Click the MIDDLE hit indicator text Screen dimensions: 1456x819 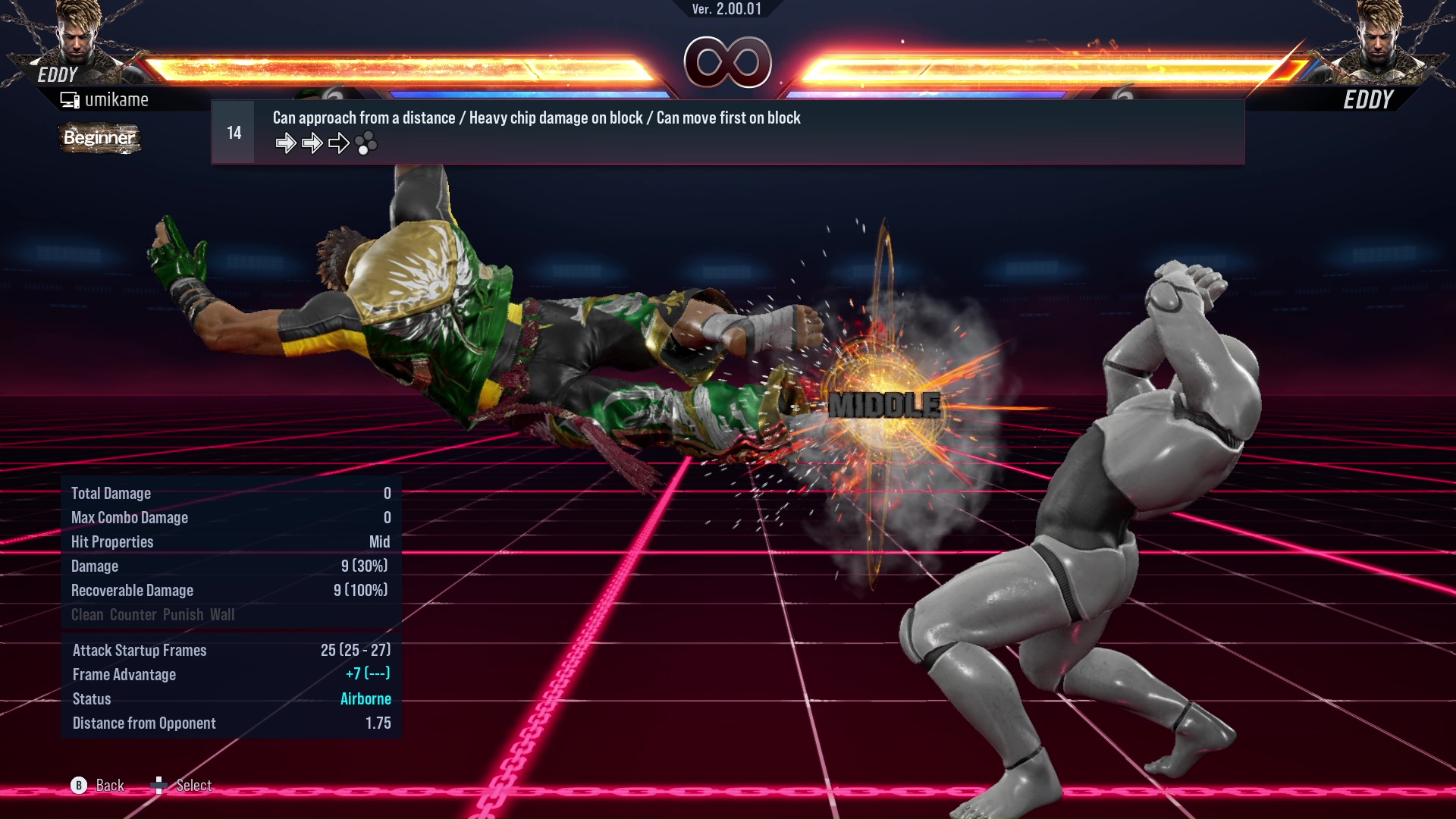883,406
